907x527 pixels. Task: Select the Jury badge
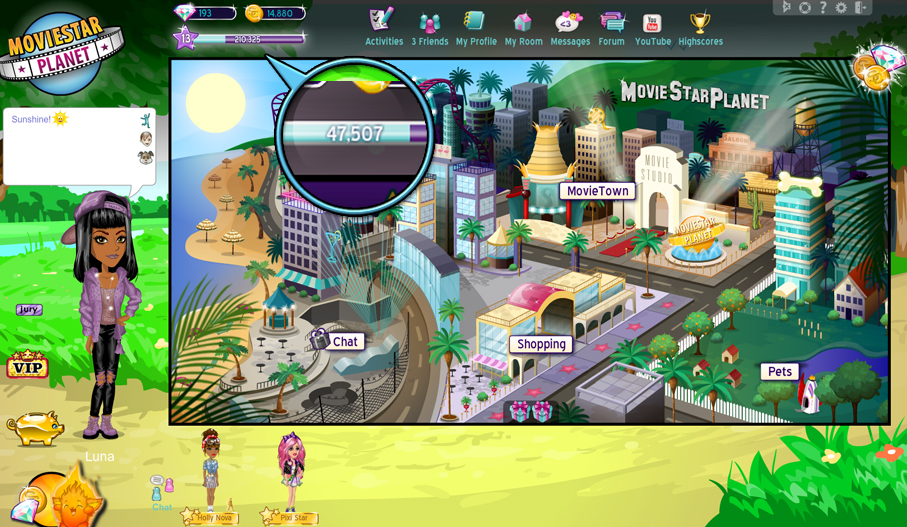pos(29,310)
